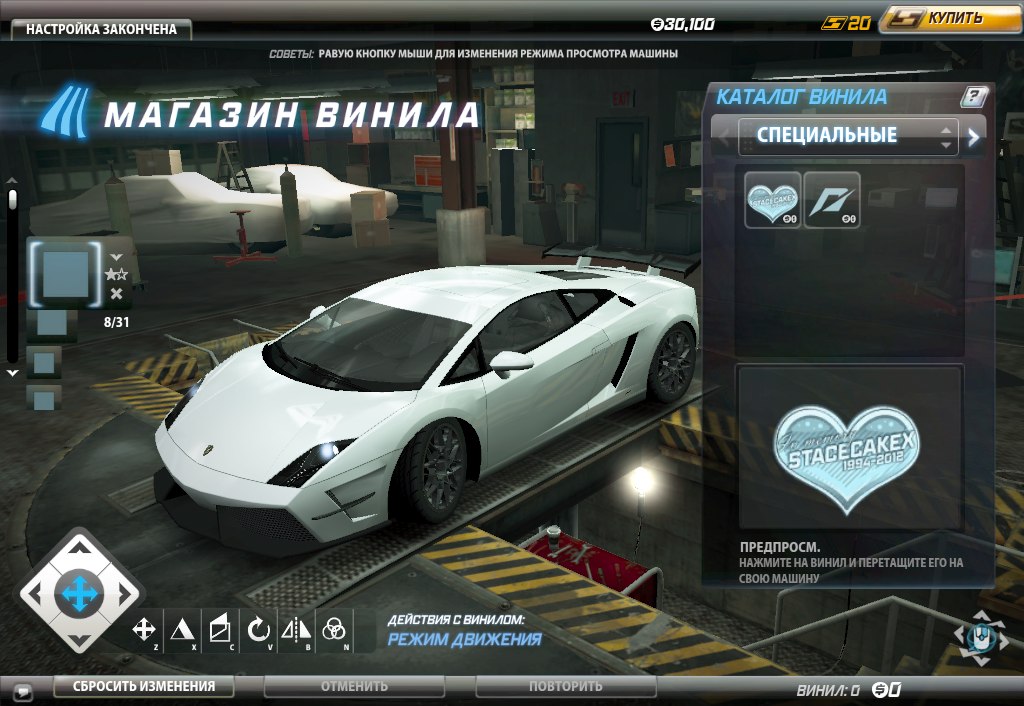Viewport: 1024px width, 706px height.
Task: Move layer down with the small chevron
Action: 116,256
